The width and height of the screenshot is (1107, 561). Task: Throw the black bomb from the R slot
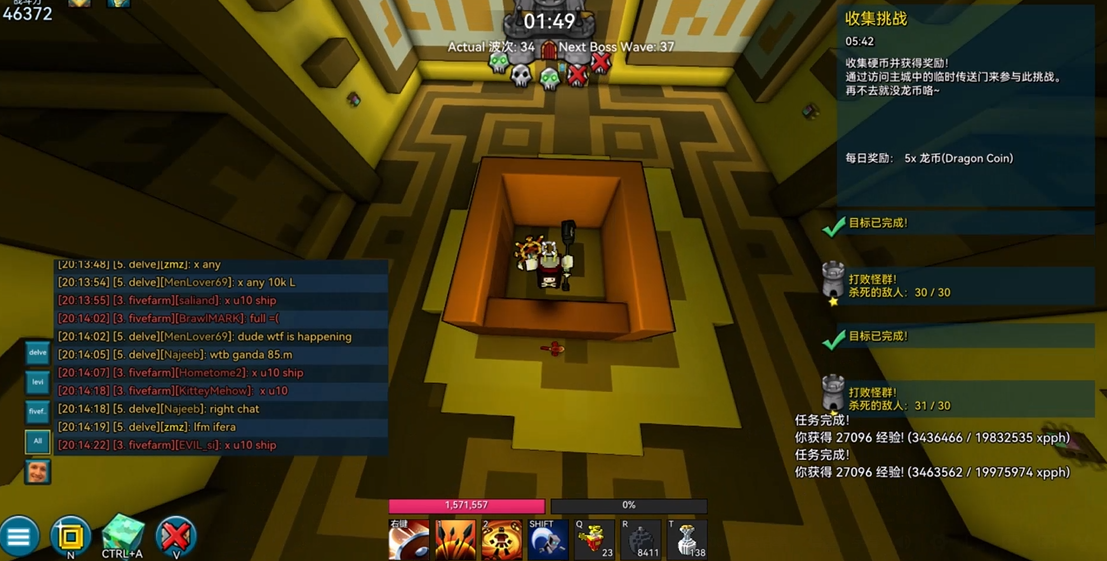click(x=641, y=540)
